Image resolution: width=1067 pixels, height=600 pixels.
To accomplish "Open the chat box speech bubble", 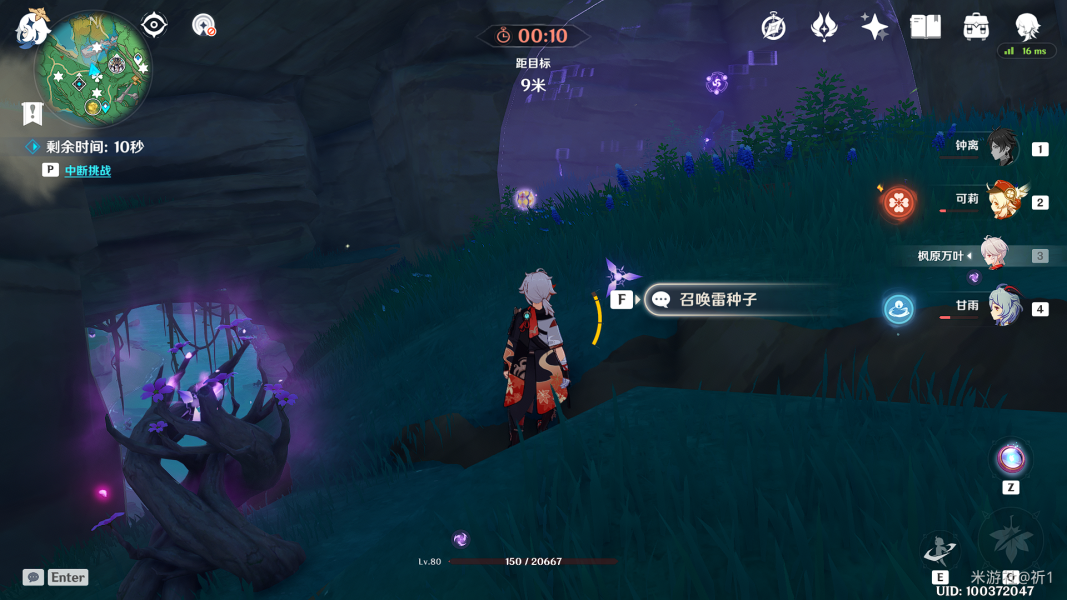I will (x=34, y=577).
